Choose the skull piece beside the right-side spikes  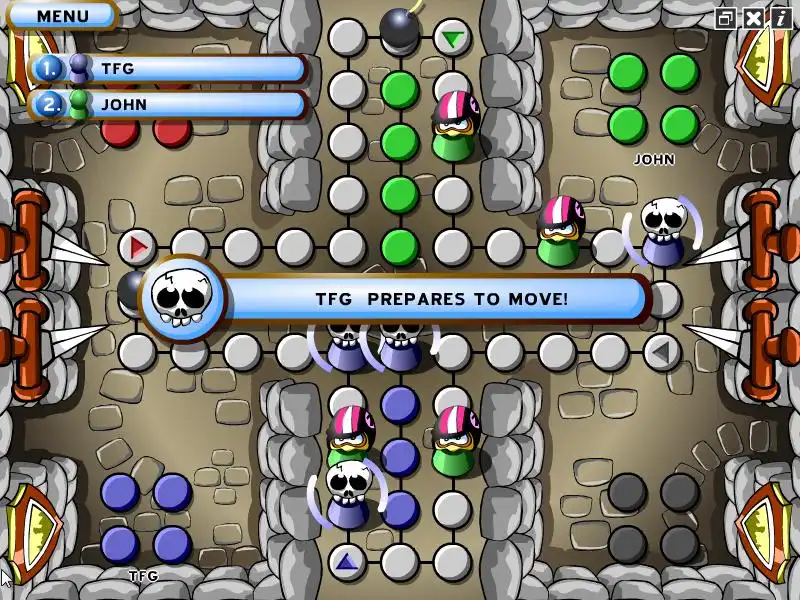[662, 232]
